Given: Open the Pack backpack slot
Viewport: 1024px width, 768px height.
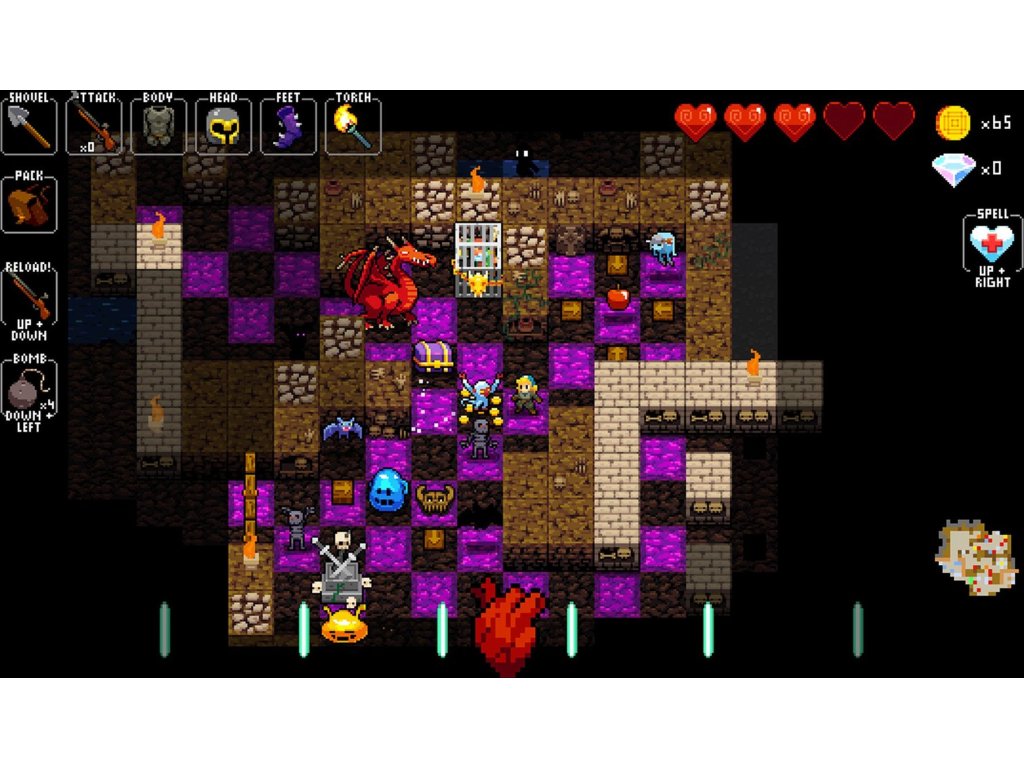Looking at the screenshot, I should click(x=28, y=204).
